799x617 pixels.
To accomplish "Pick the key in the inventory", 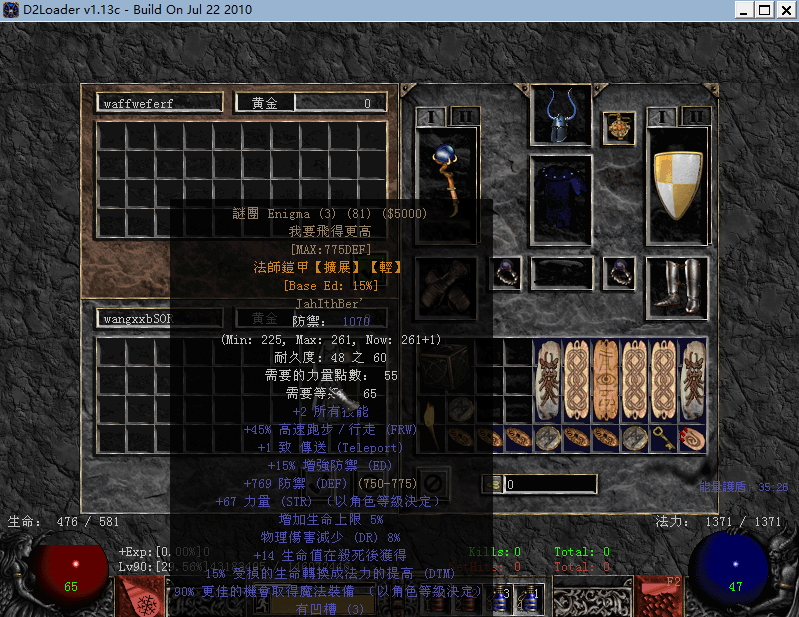I will tap(664, 436).
